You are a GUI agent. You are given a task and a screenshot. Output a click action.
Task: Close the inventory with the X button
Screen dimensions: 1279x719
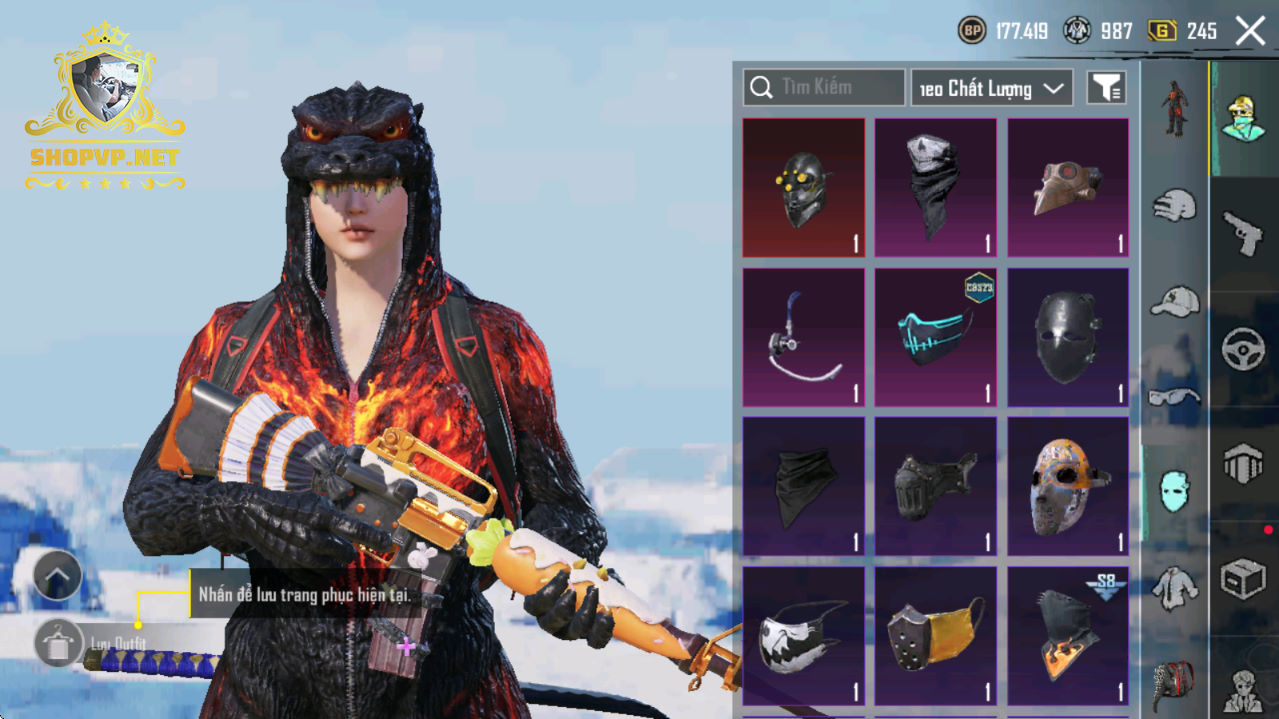(1250, 31)
